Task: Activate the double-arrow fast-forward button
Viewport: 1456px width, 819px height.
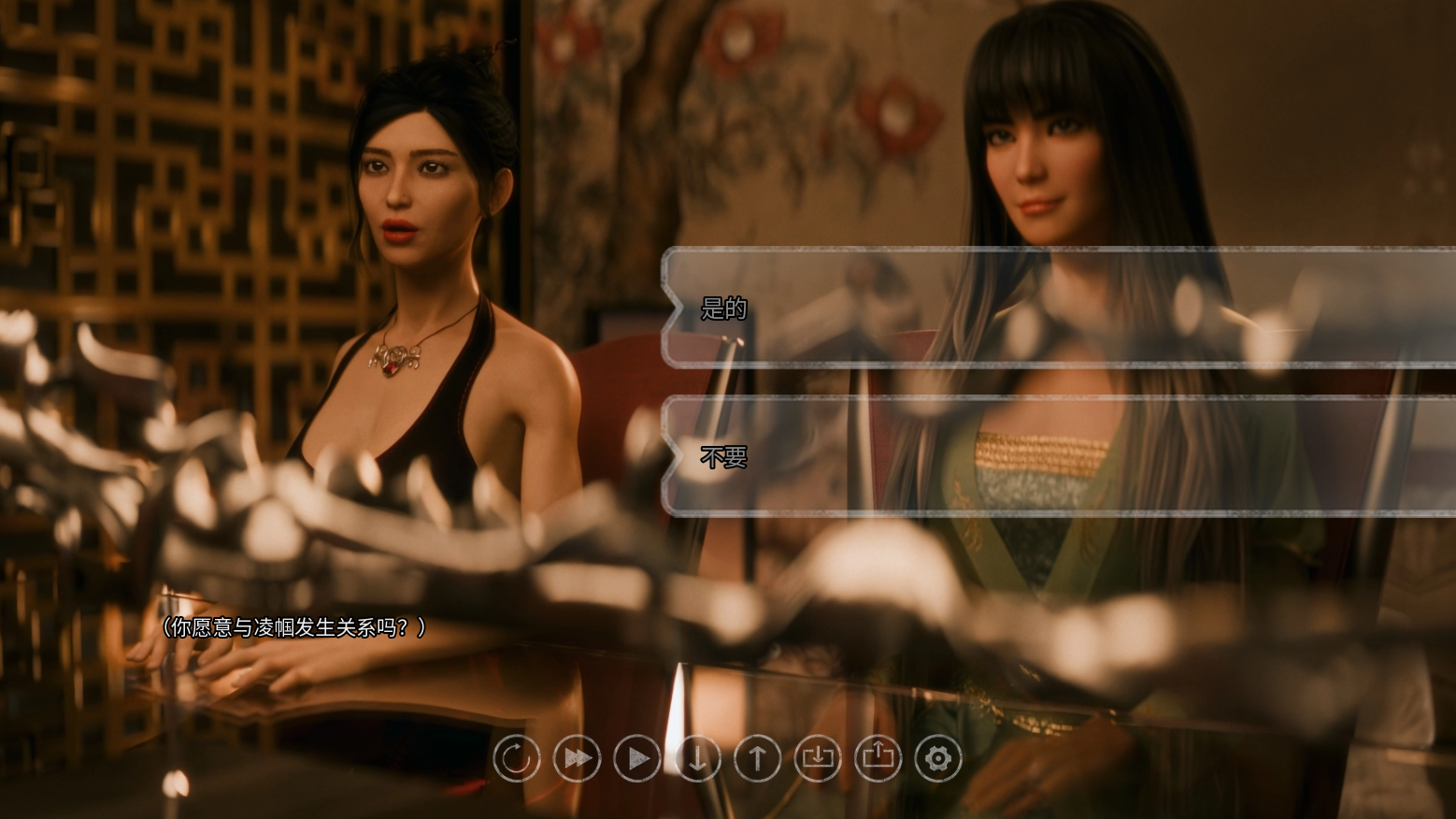Action: point(577,758)
